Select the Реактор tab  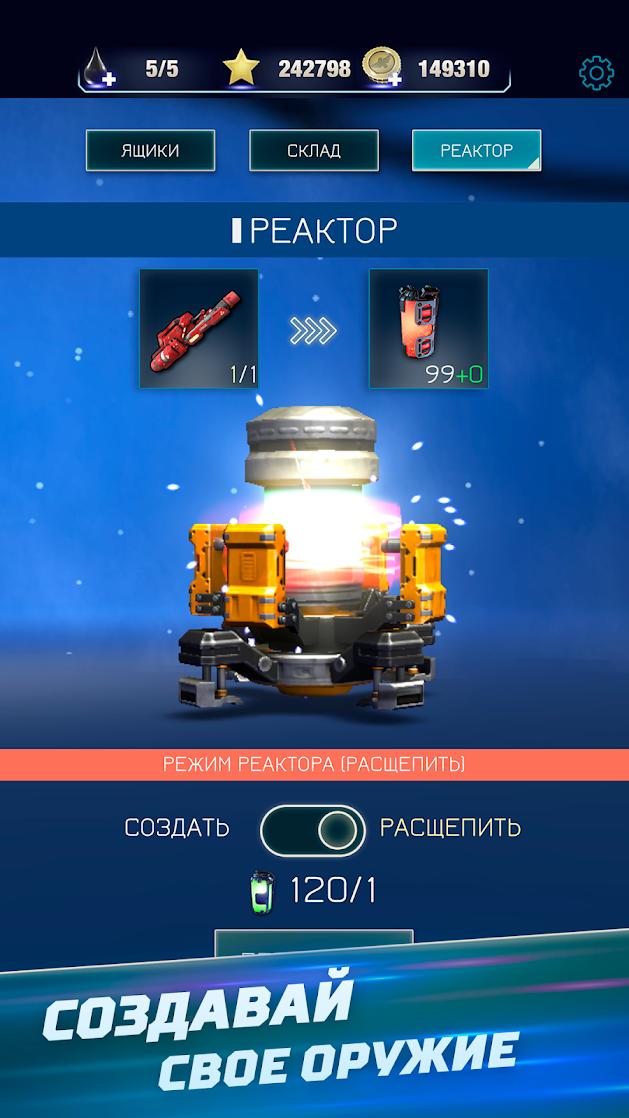pyautogui.click(x=476, y=151)
